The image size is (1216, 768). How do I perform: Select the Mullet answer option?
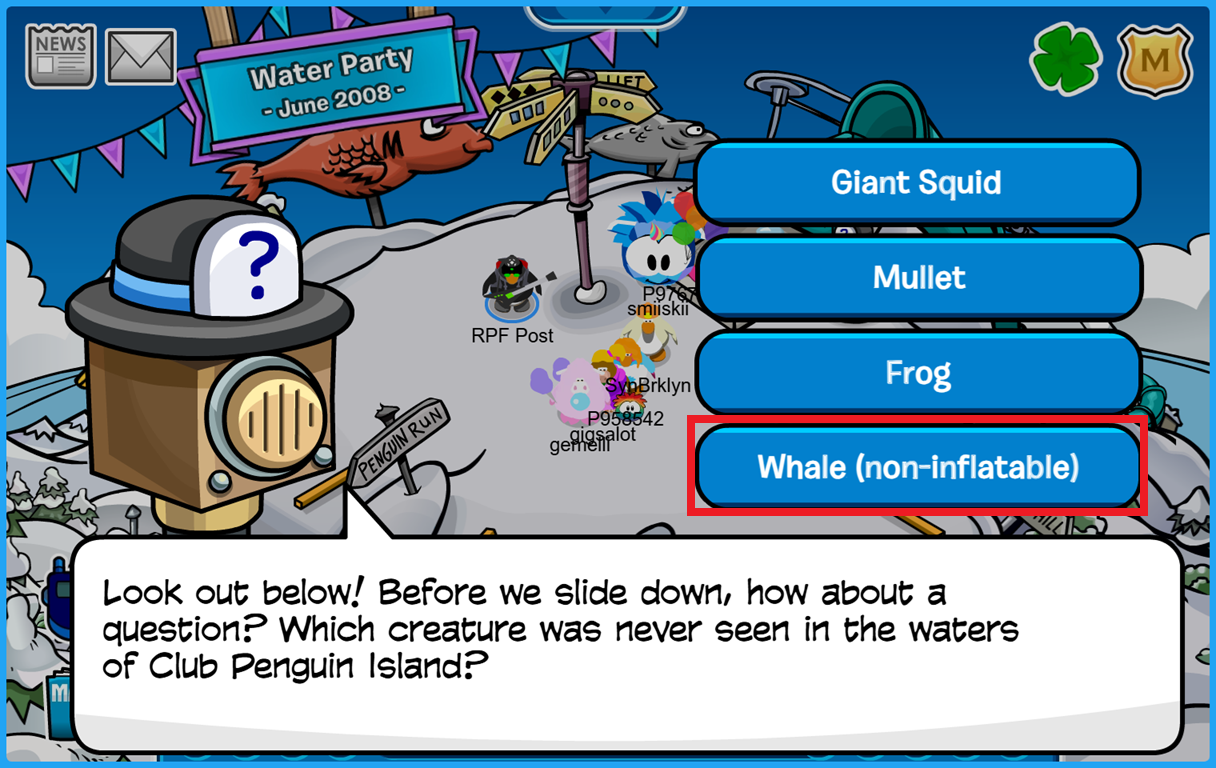[918, 277]
